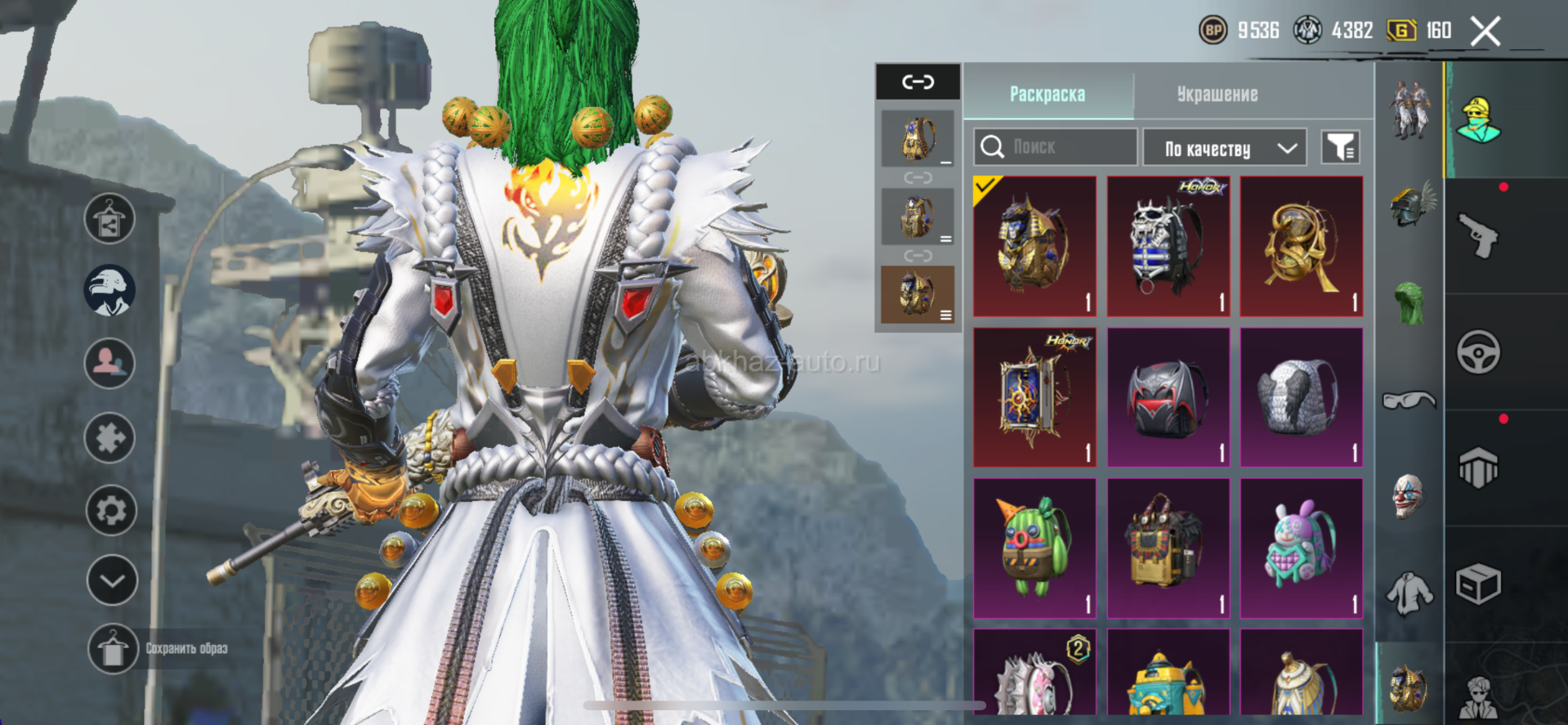Switch to the Украшение tab
The width and height of the screenshot is (1568, 725).
pyautogui.click(x=1217, y=94)
